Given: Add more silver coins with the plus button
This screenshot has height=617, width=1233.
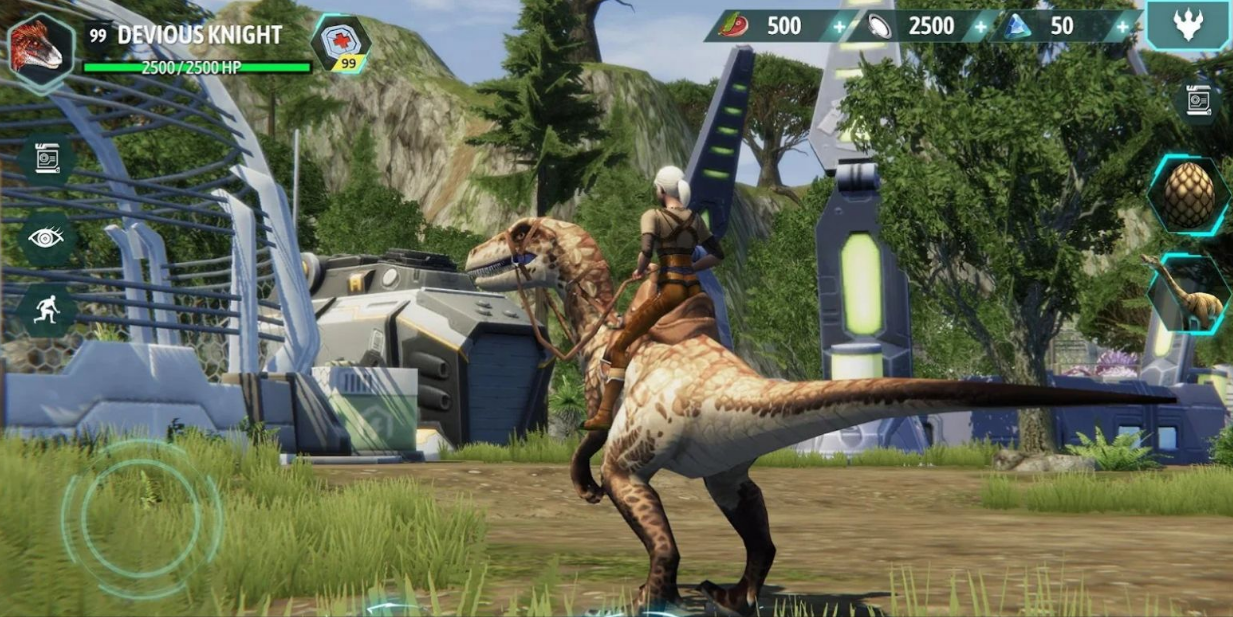Looking at the screenshot, I should click(x=981, y=26).
